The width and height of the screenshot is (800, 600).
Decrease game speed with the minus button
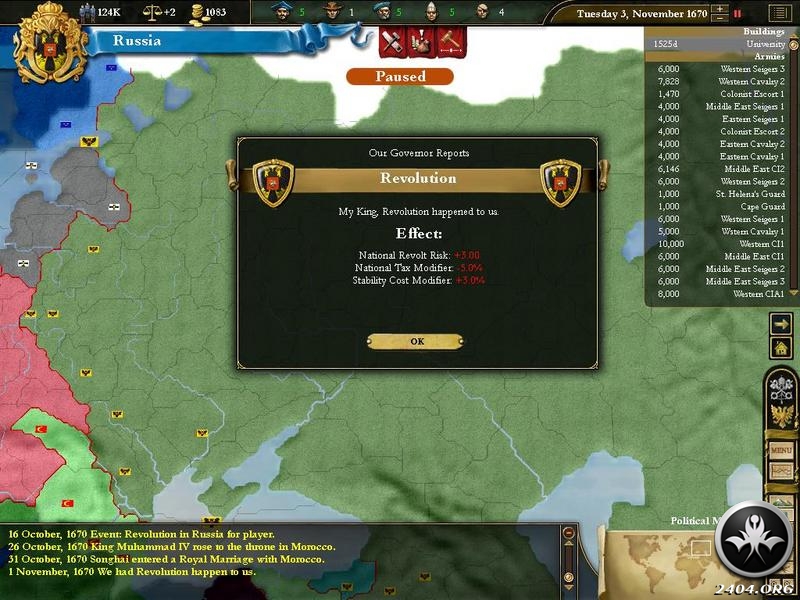tap(718, 19)
